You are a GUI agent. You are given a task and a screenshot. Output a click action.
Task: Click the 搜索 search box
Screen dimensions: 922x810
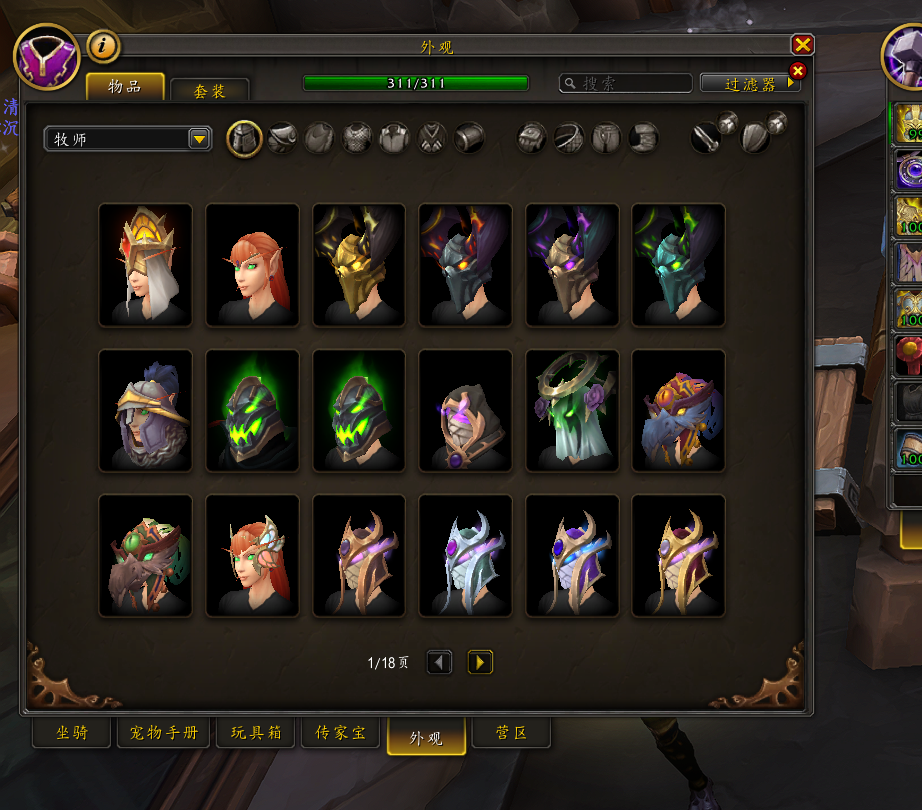point(626,84)
